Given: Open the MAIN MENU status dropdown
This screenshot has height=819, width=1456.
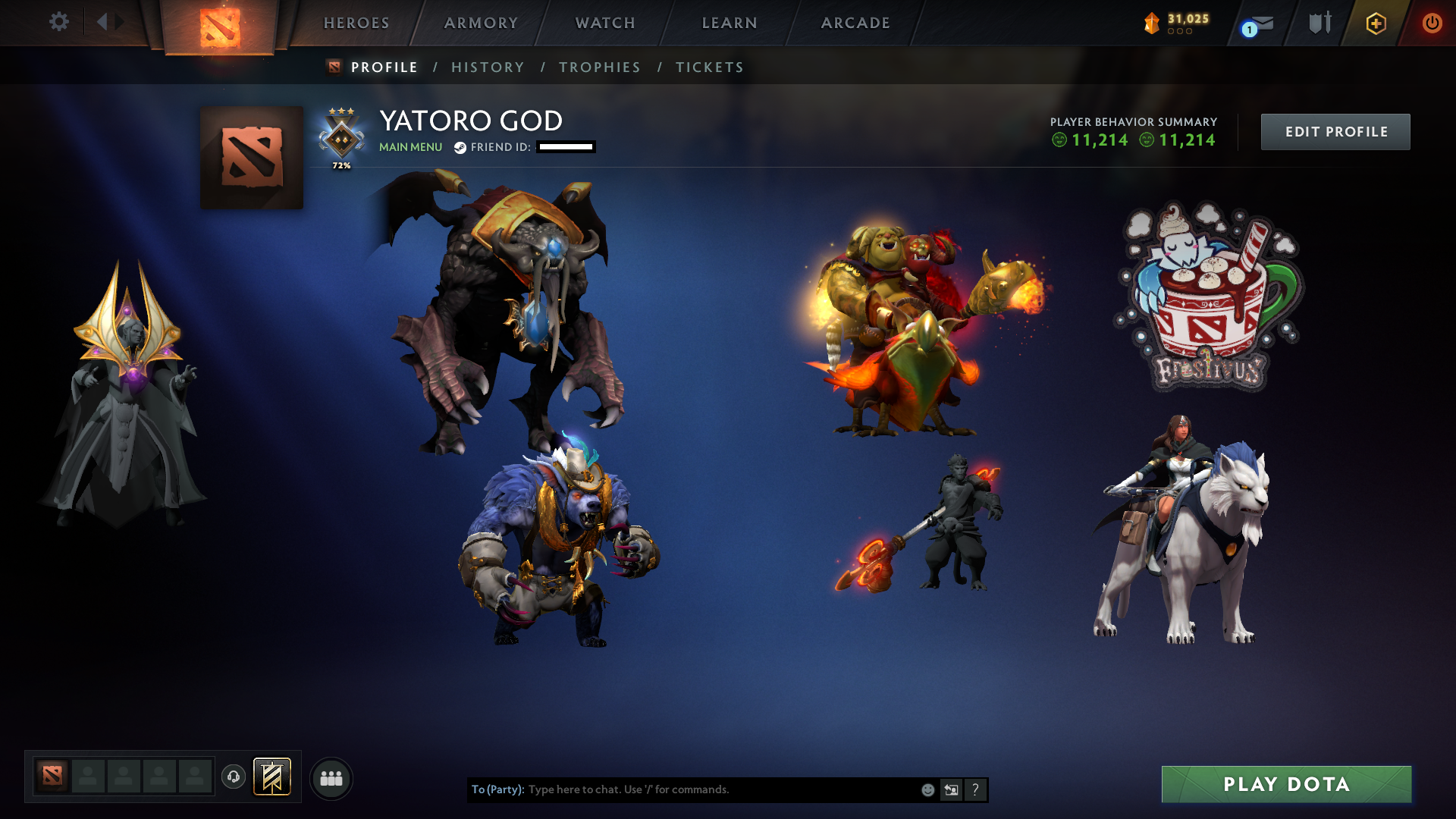Looking at the screenshot, I should click(x=410, y=147).
